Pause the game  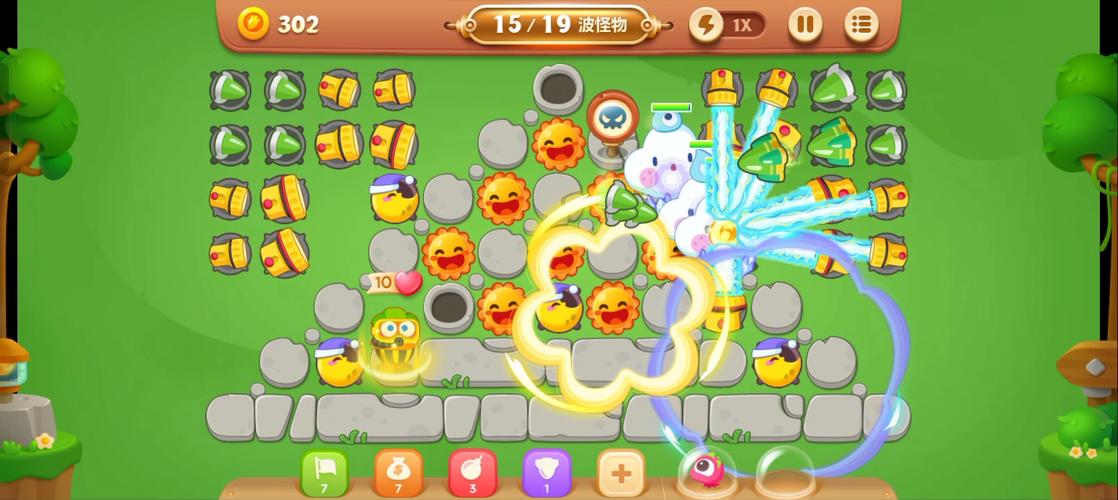[805, 24]
